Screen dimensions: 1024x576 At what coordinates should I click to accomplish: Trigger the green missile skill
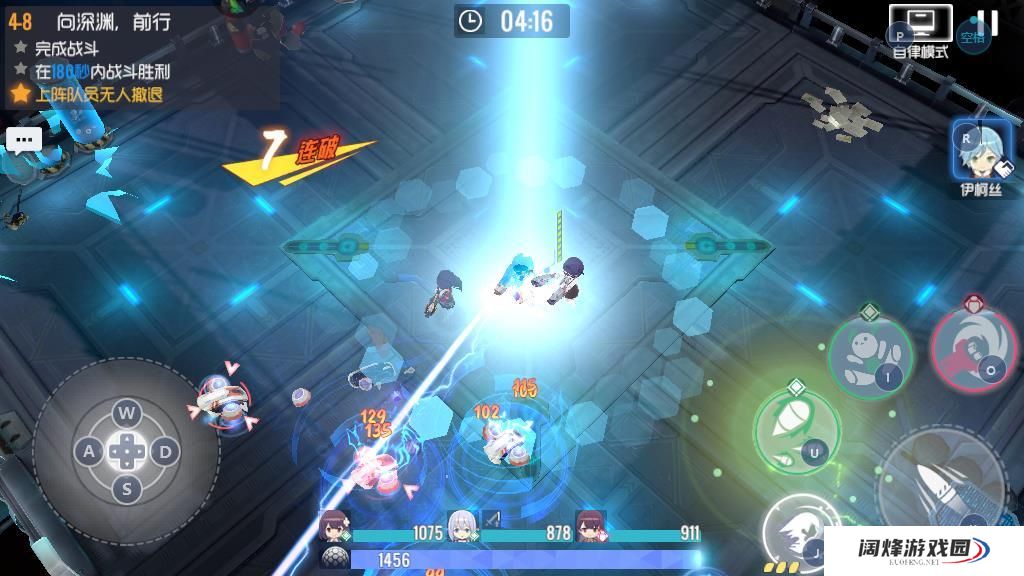tap(795, 430)
